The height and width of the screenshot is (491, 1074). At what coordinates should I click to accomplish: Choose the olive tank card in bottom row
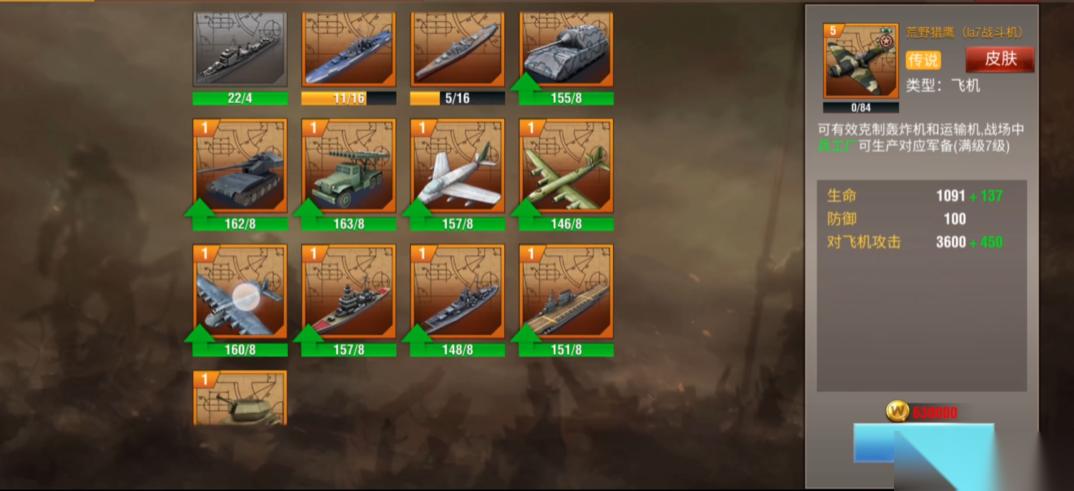(x=240, y=399)
